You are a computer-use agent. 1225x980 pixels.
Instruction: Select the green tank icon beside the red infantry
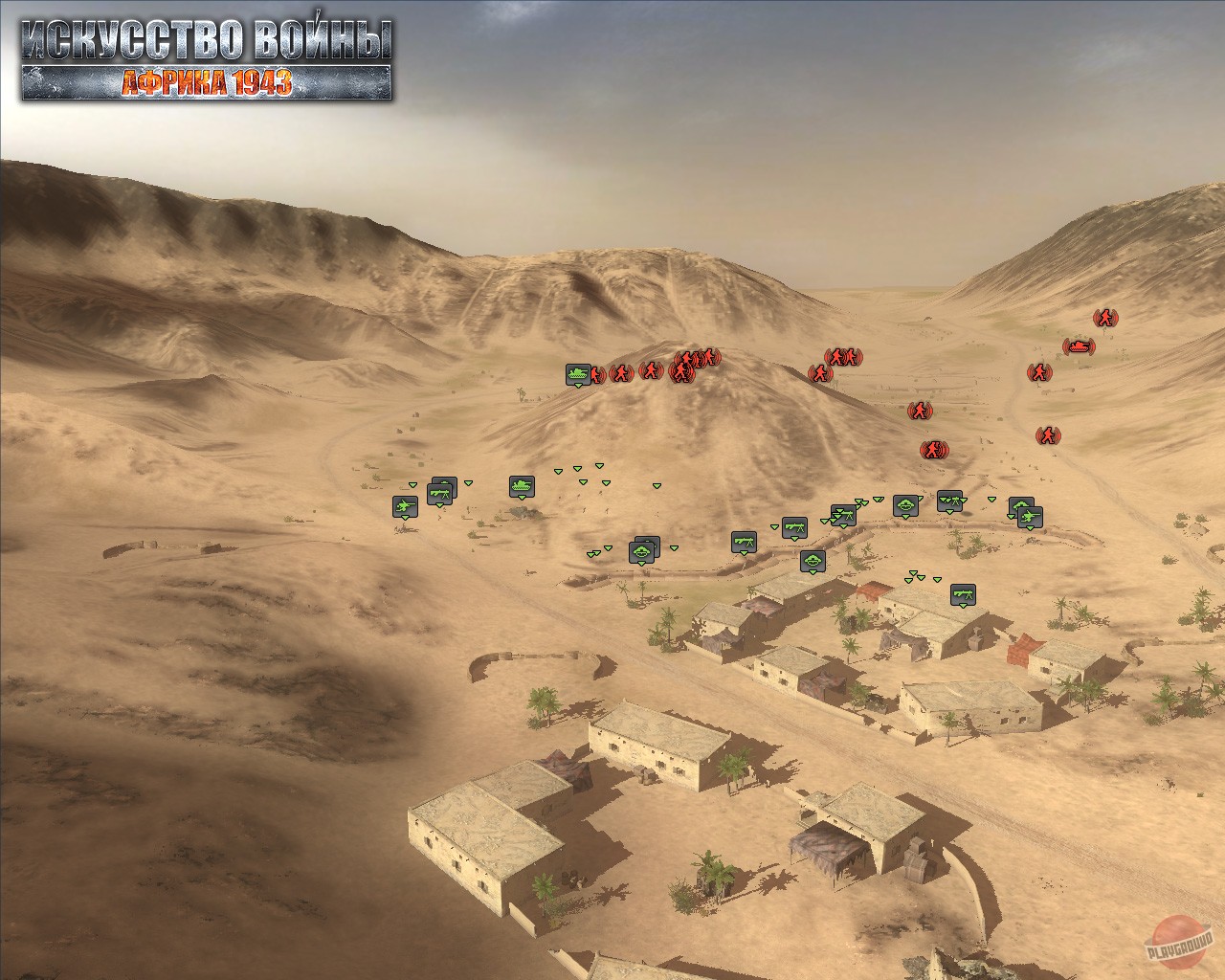click(576, 375)
